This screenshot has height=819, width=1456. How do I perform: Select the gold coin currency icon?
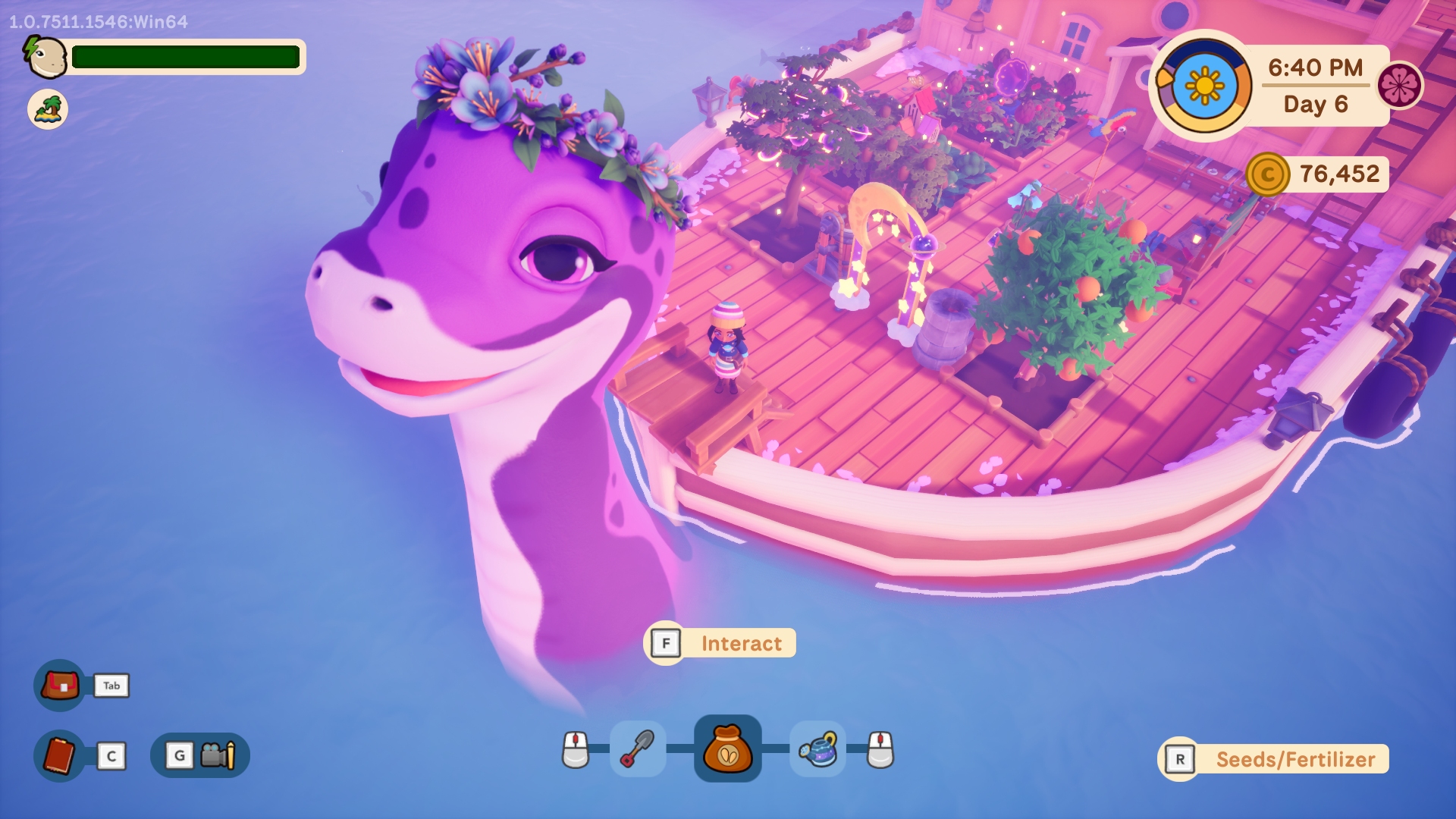point(1267,174)
